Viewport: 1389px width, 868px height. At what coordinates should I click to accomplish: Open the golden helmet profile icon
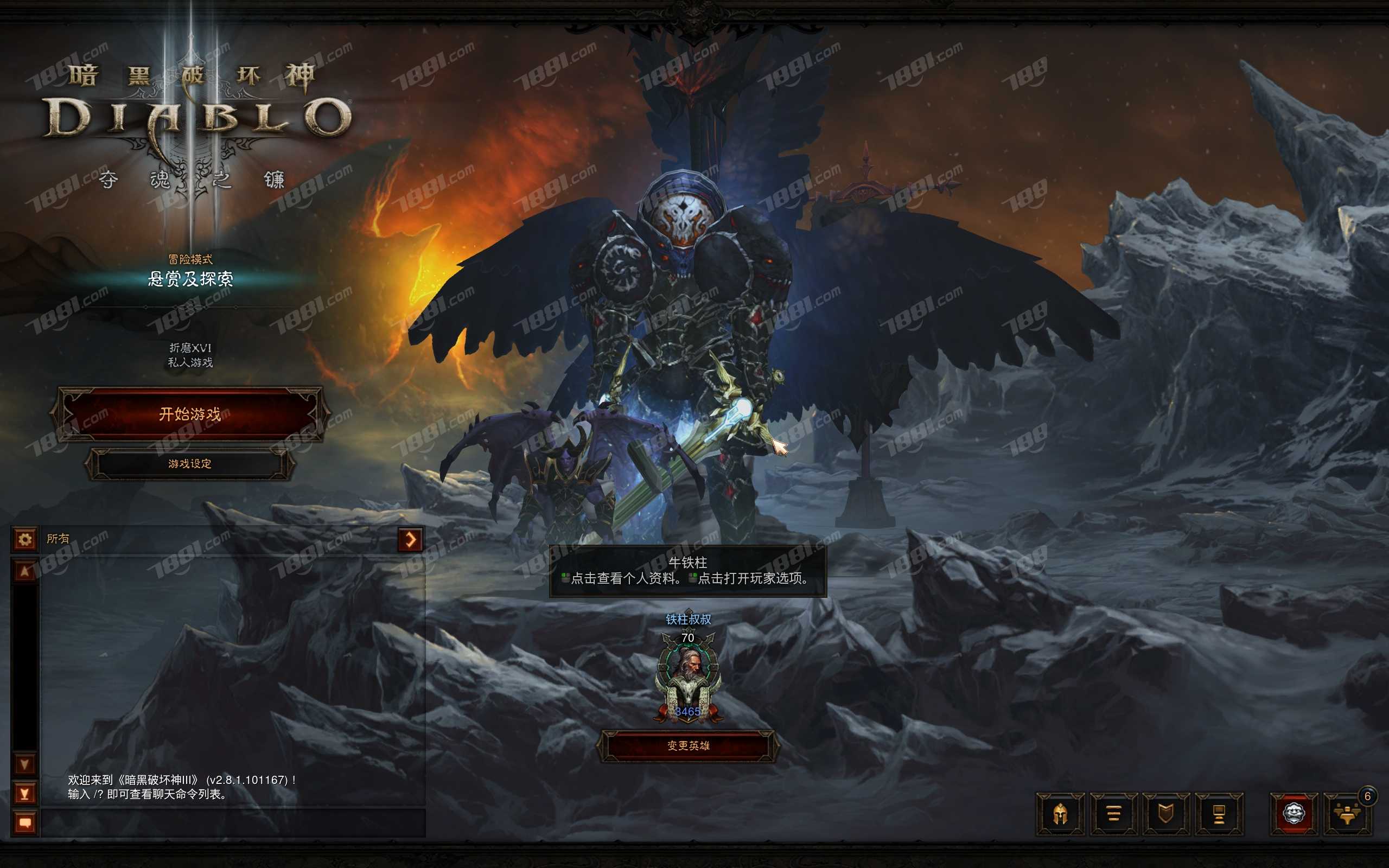pos(1060,814)
